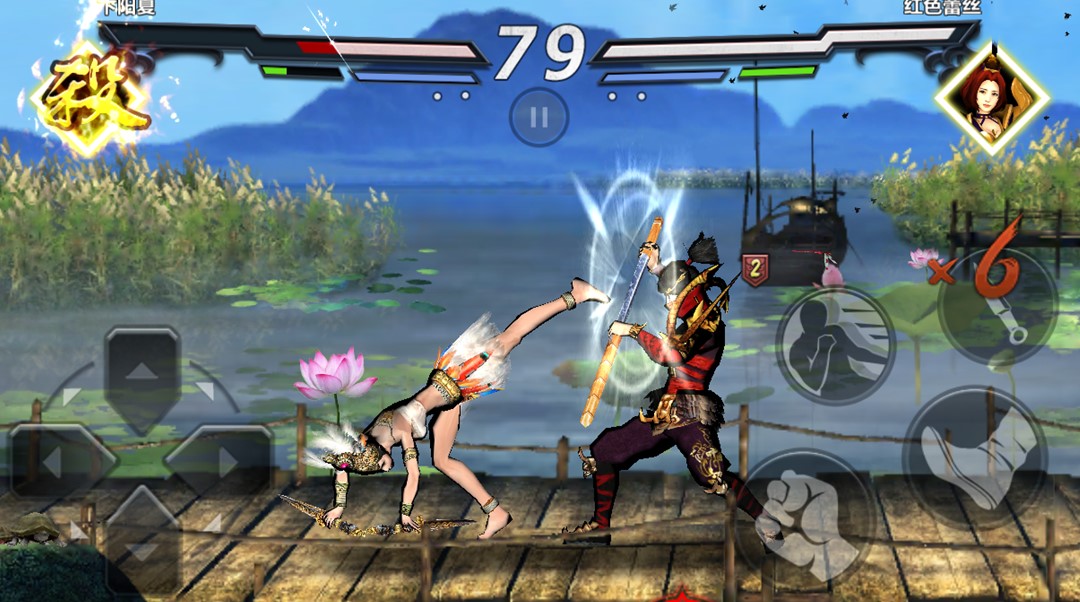The width and height of the screenshot is (1080, 602).
Task: Activate the fighter silhouette special skill
Action: (836, 345)
